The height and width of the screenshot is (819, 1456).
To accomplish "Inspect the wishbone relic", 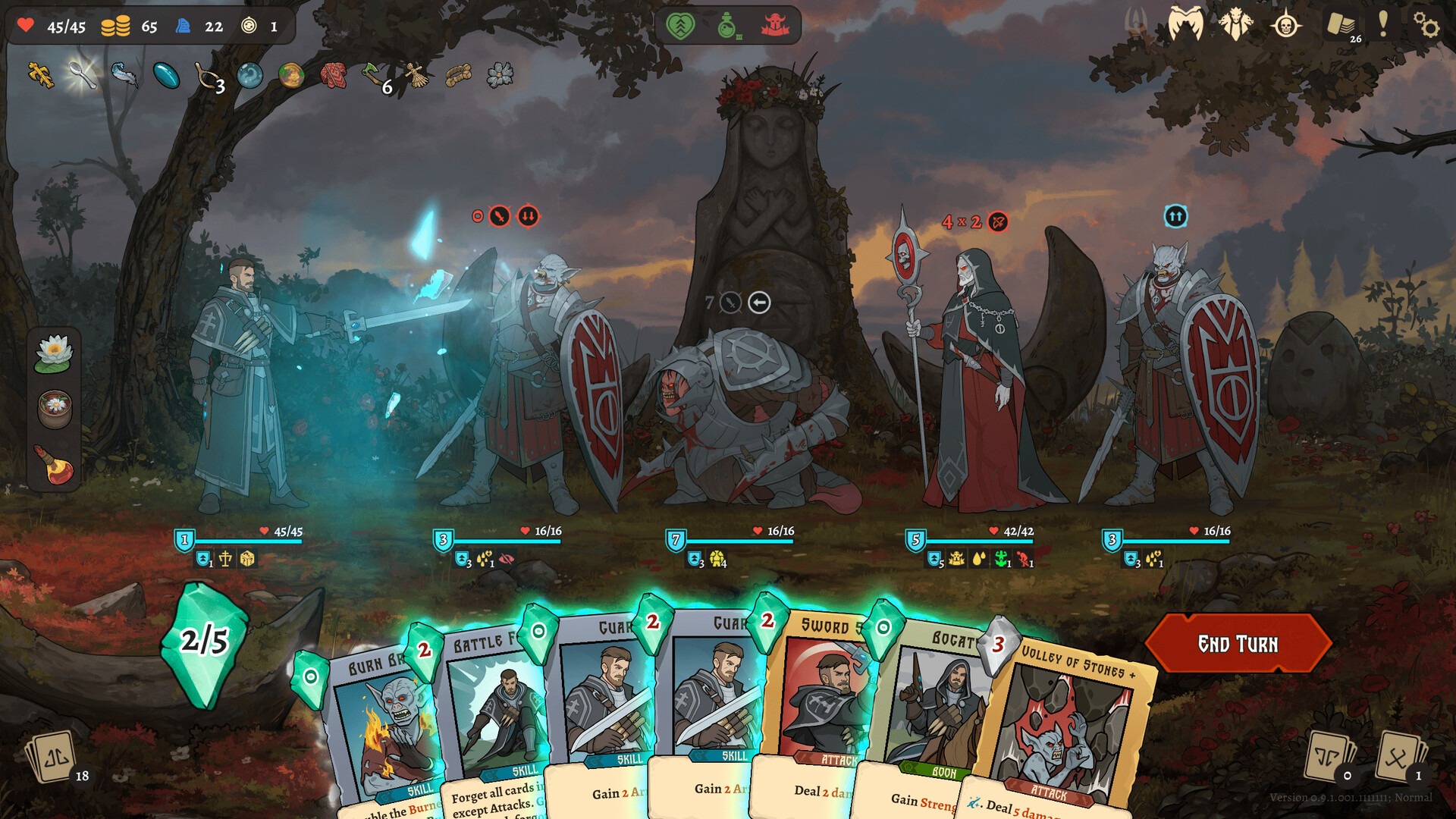I will (x=206, y=76).
